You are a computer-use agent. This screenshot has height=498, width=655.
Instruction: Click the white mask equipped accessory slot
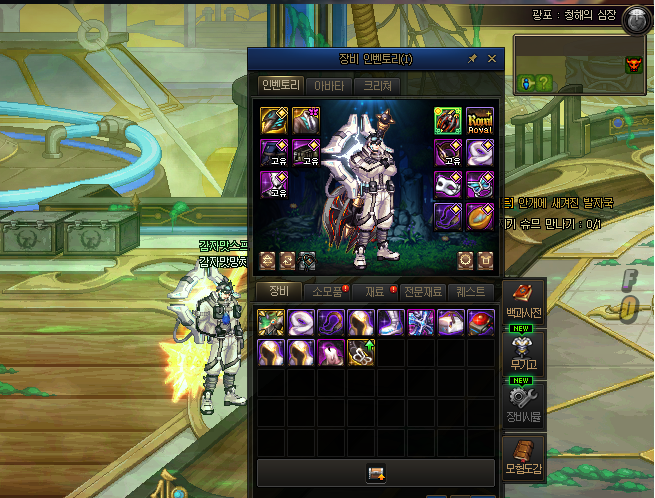point(447,185)
